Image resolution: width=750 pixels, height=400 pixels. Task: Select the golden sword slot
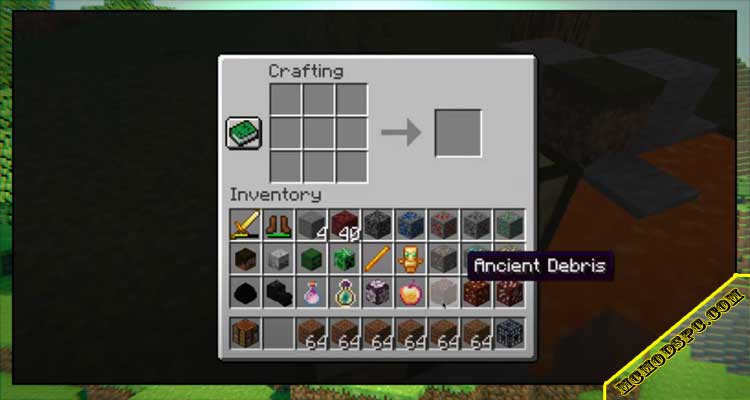coord(246,227)
